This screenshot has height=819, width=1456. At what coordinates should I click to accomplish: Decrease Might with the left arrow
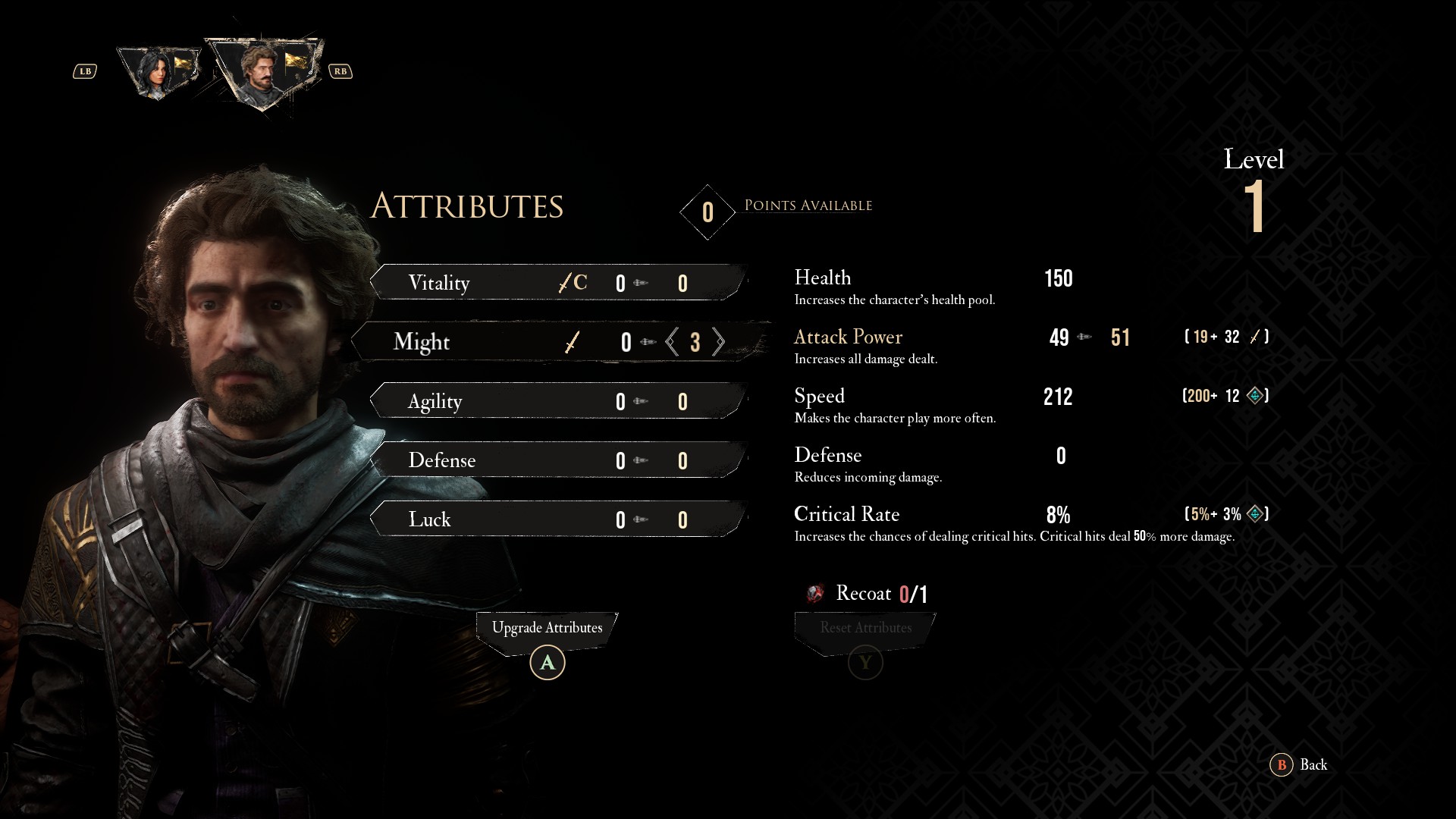point(672,342)
